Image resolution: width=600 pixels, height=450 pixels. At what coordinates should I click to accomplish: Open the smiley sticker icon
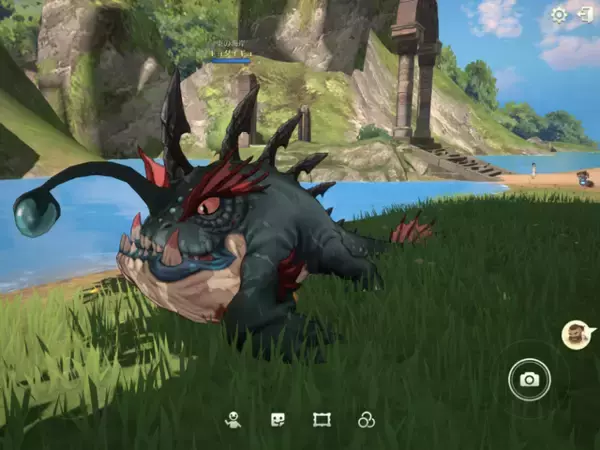[x=278, y=420]
